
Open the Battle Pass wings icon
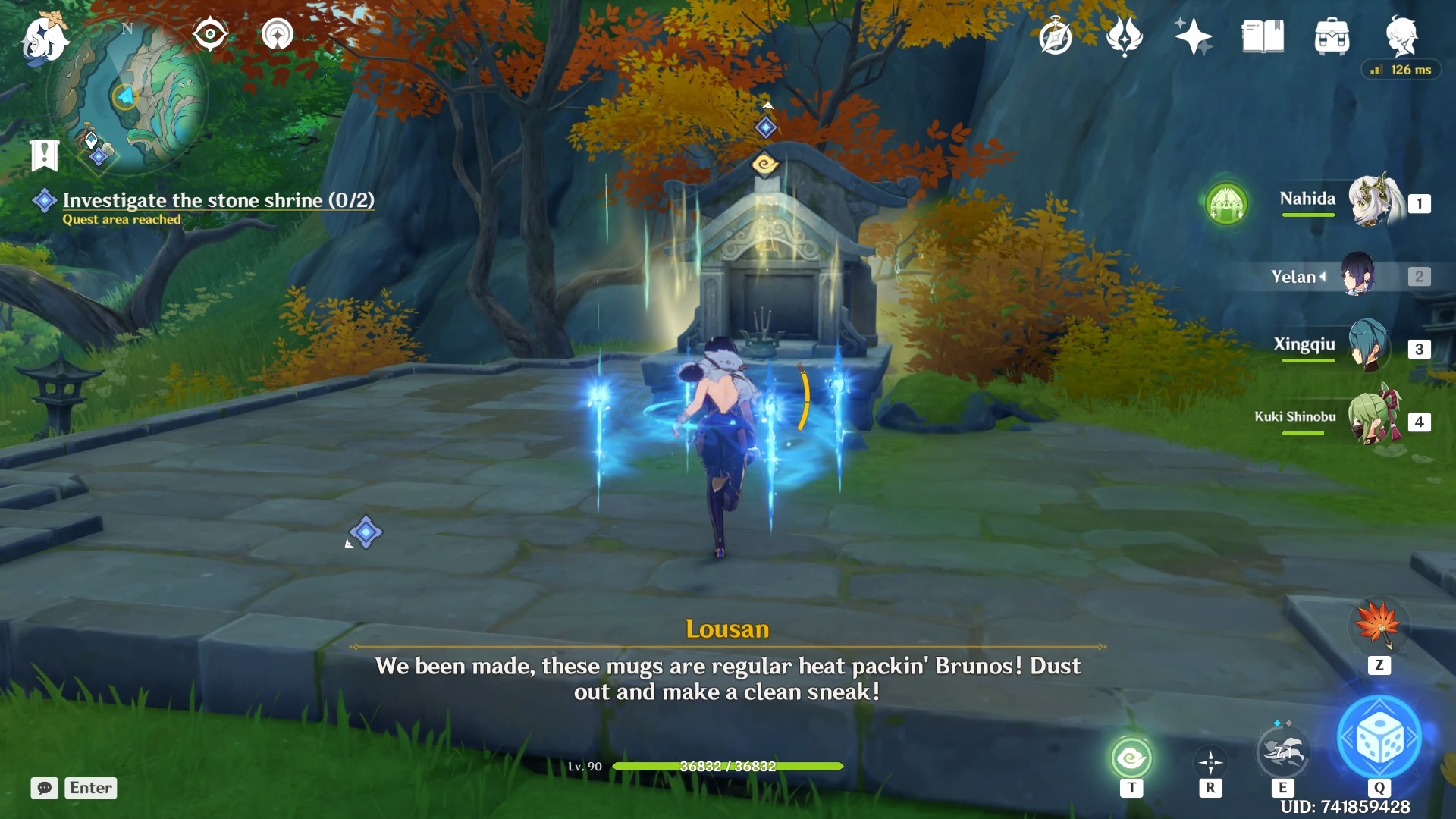(x=1125, y=36)
